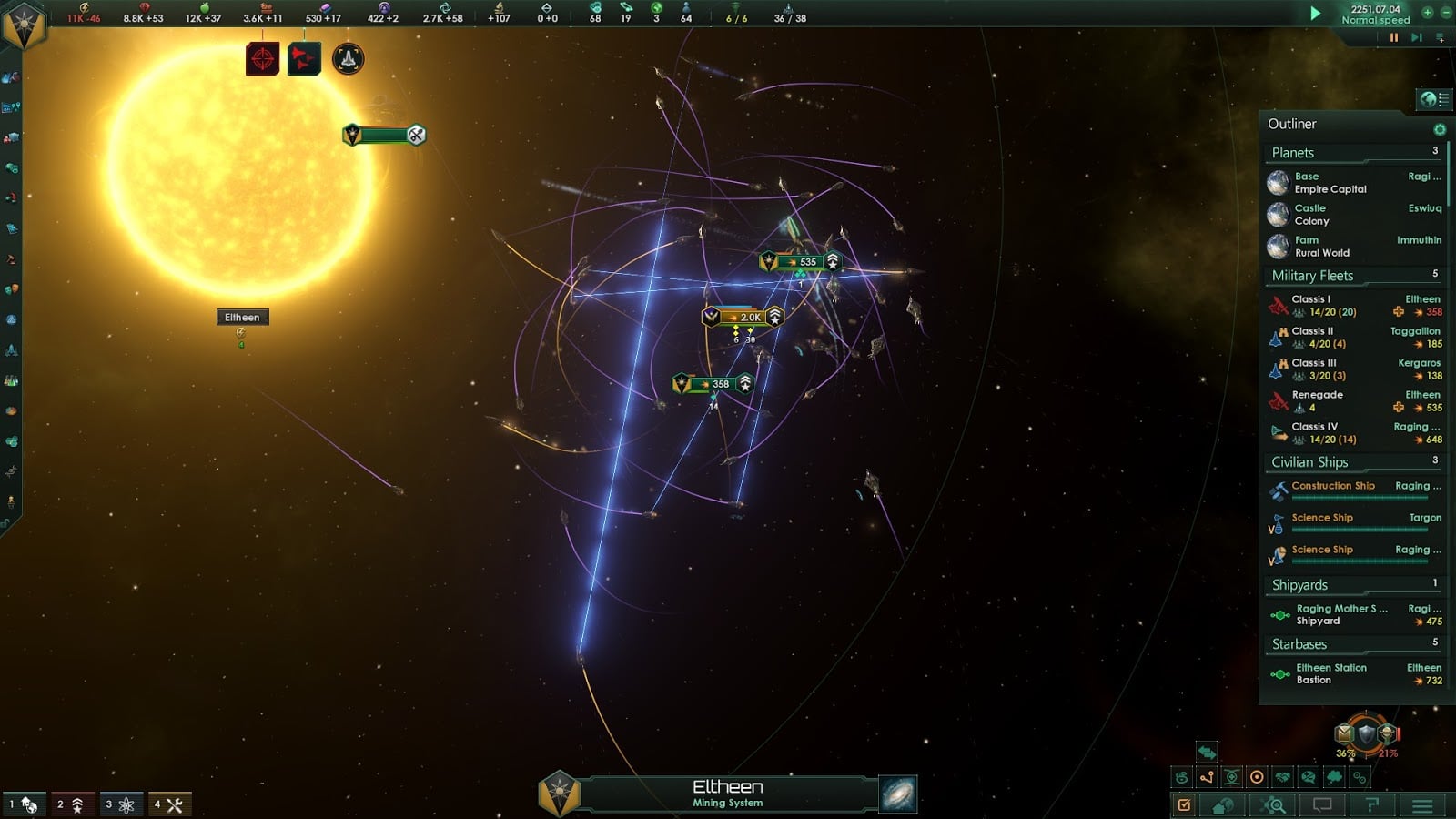Select Eltheen Station under Starbases
This screenshot has width=1456, height=819.
tap(1329, 673)
